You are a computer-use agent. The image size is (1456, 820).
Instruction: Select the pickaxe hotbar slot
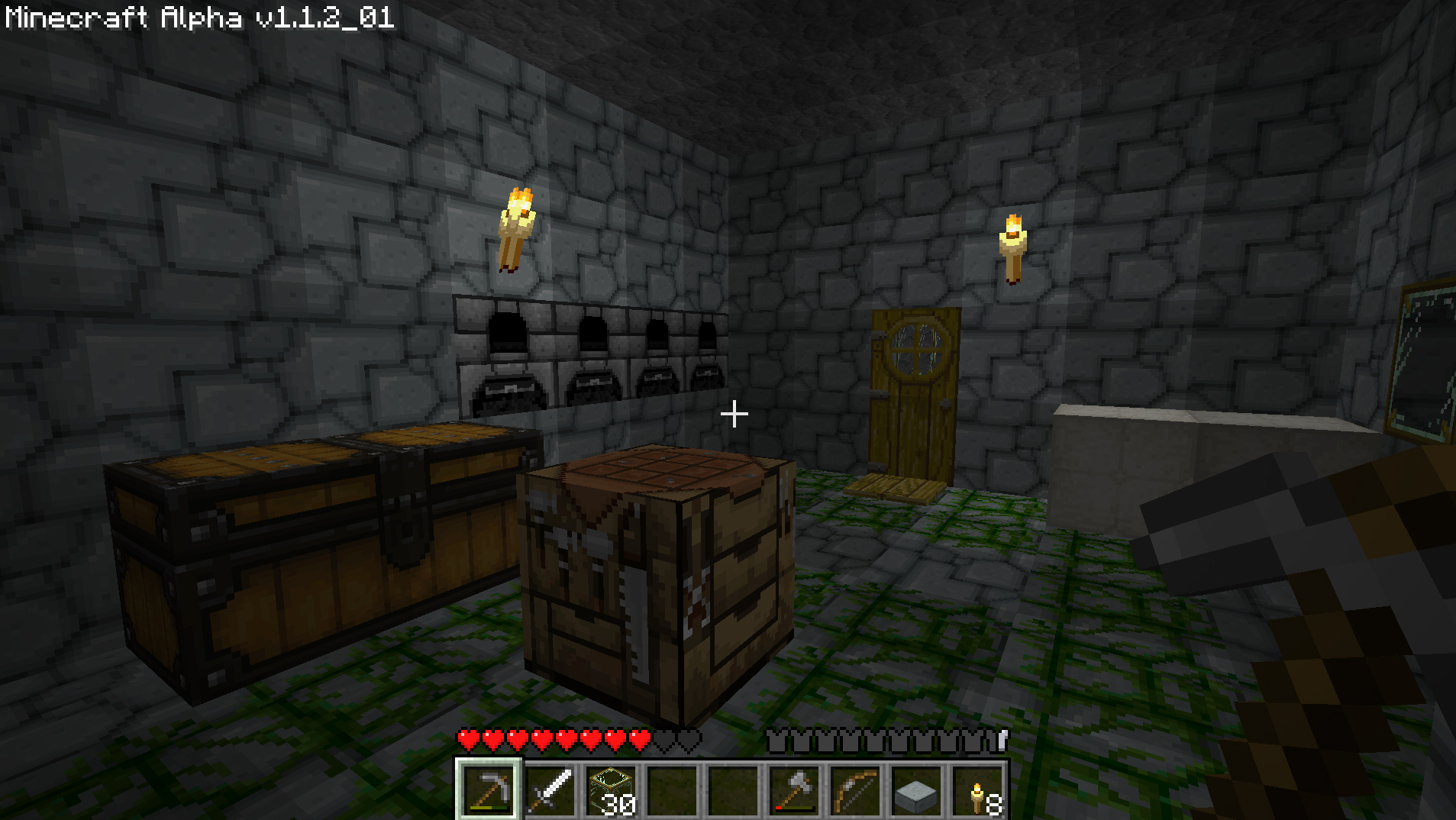point(489,789)
